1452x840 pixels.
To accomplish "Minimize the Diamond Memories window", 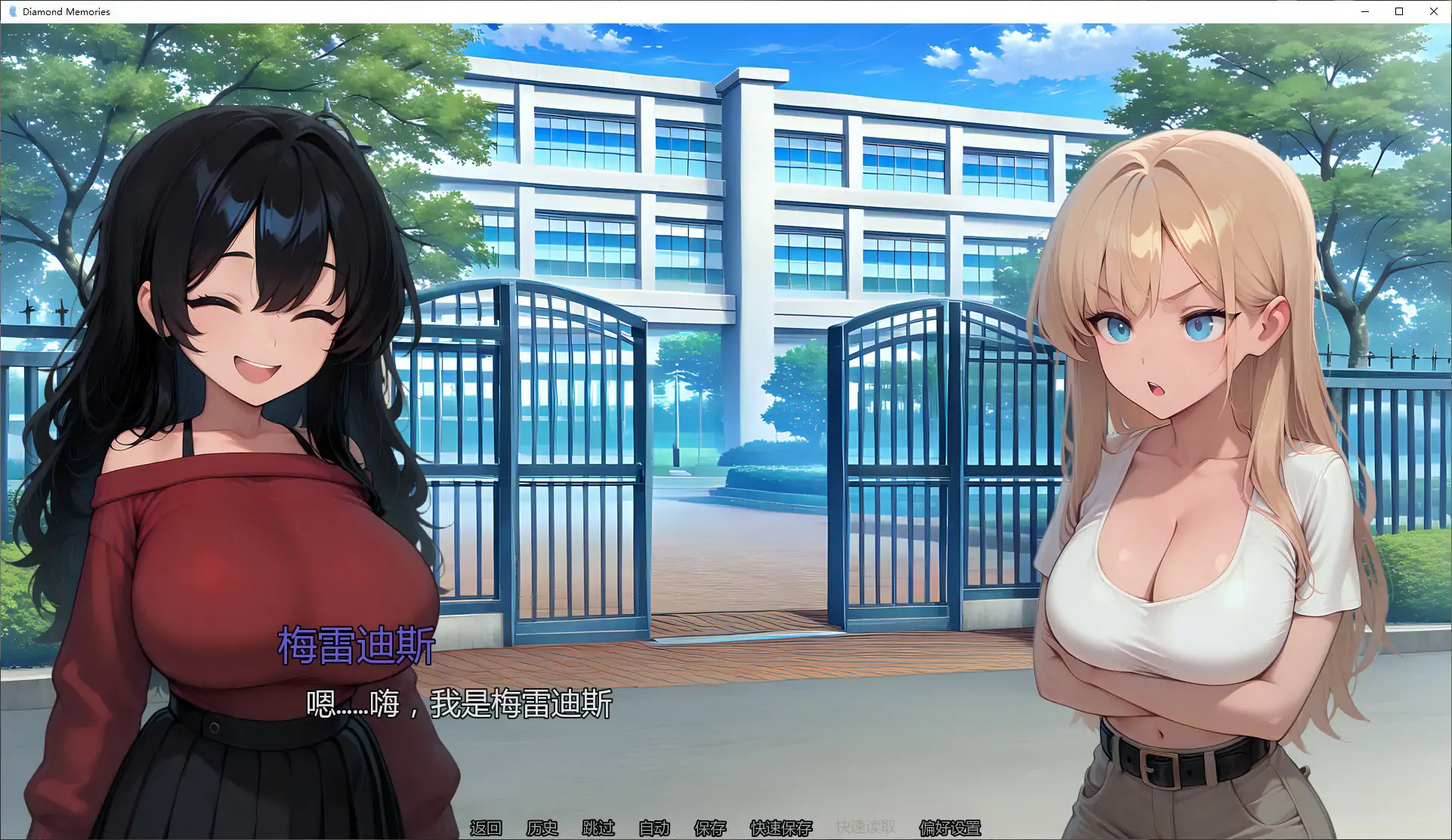I will [x=1364, y=11].
